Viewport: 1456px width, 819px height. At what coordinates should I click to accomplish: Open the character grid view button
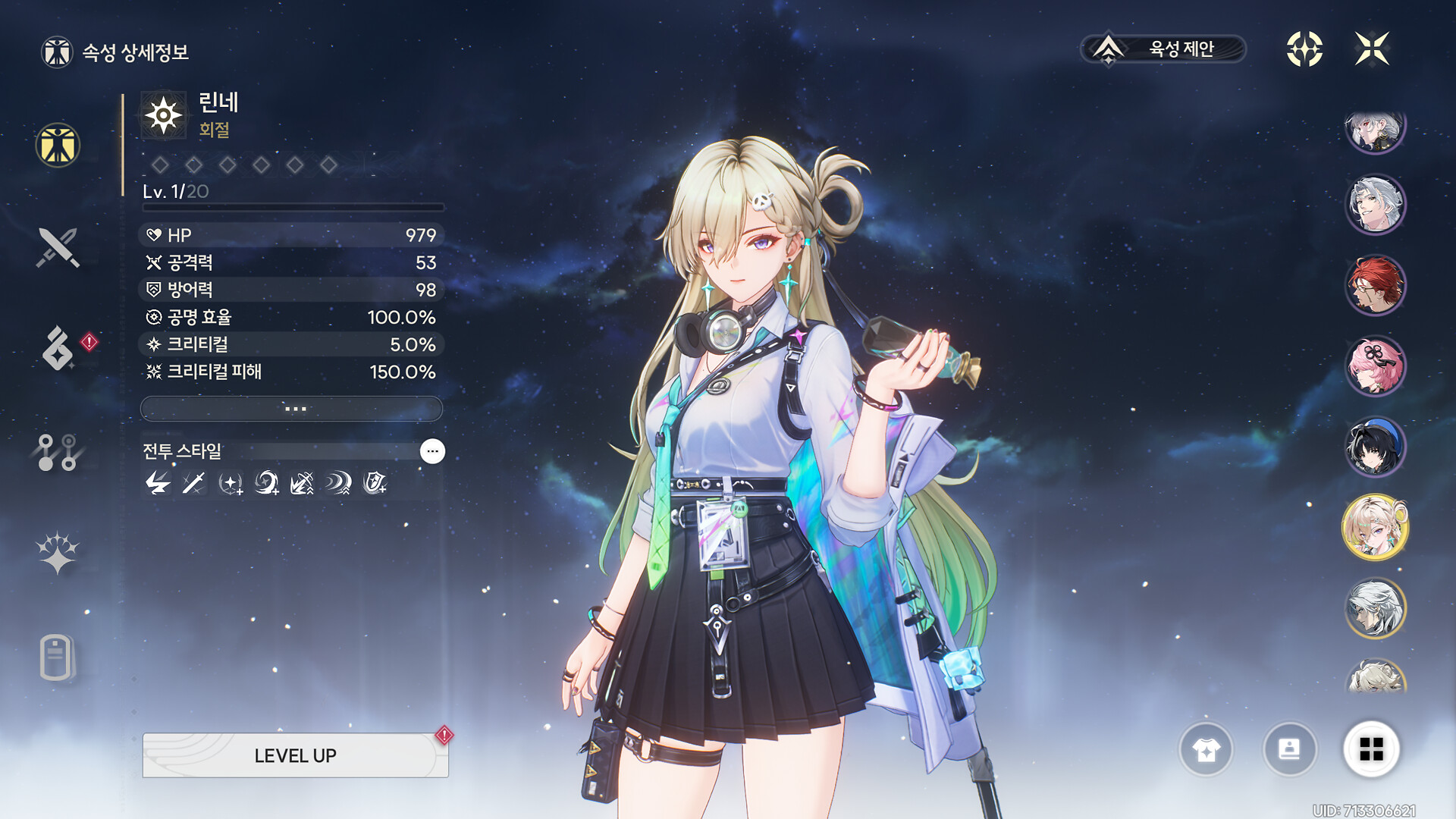1371,750
